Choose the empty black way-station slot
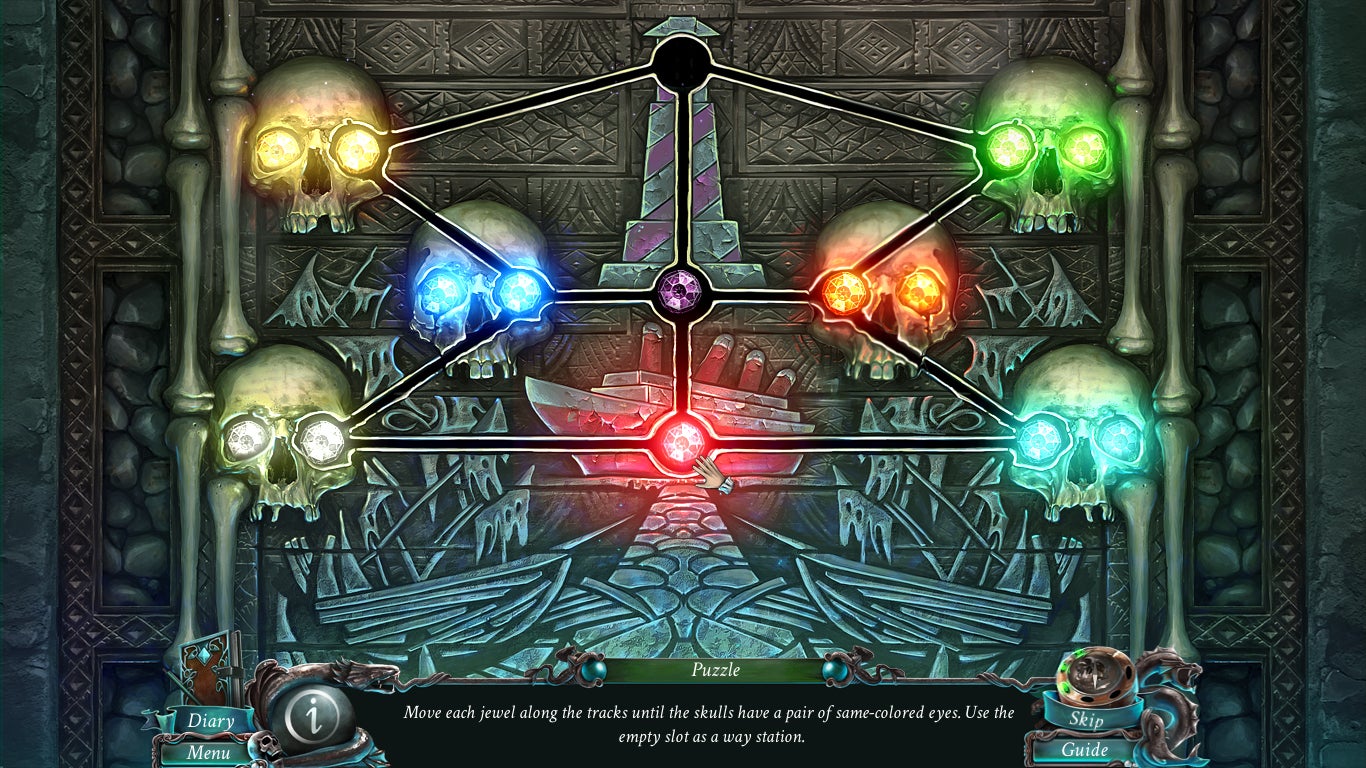Screen dimensions: 1366x768 [683, 64]
